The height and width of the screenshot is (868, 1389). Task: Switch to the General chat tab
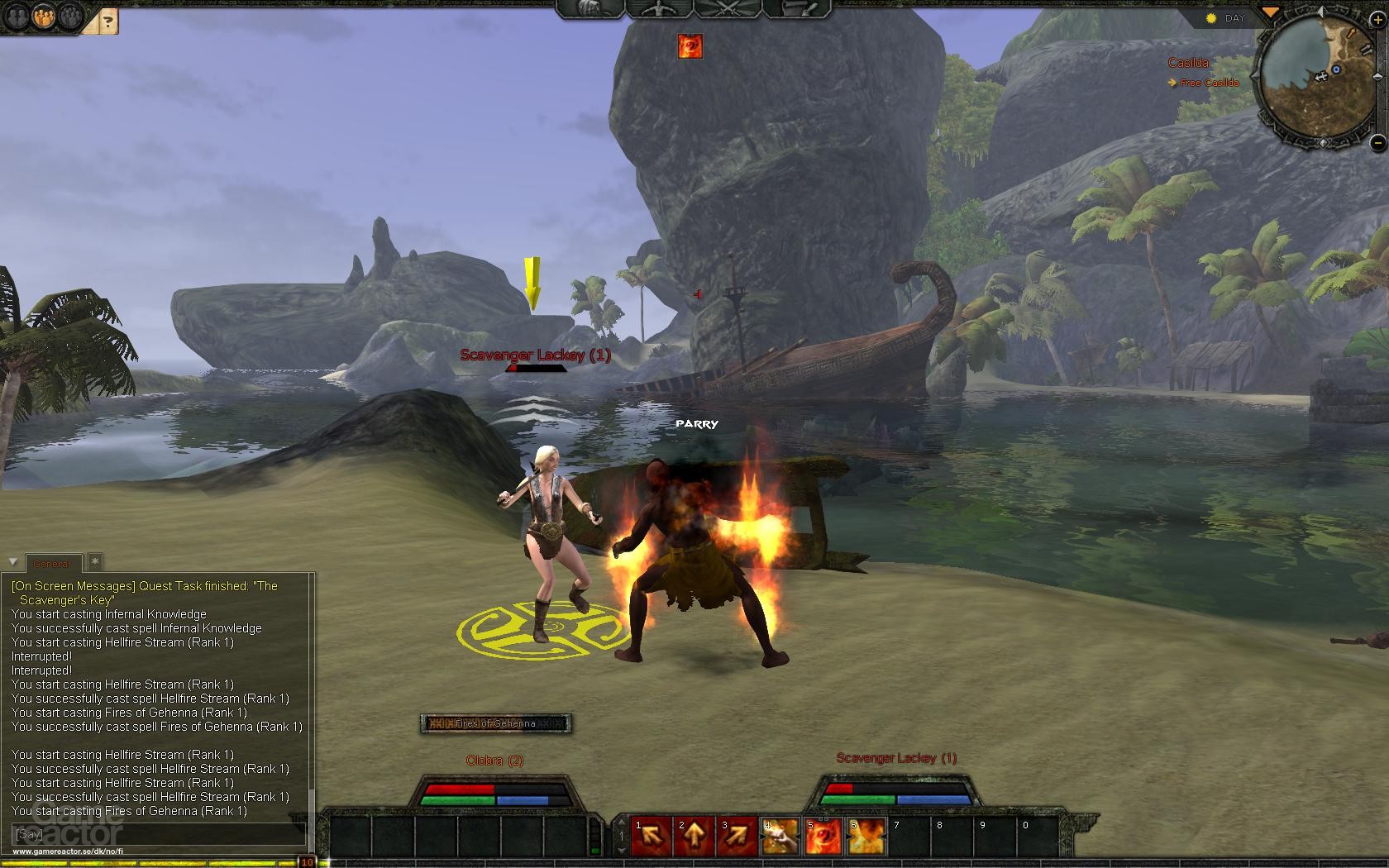pos(53,563)
